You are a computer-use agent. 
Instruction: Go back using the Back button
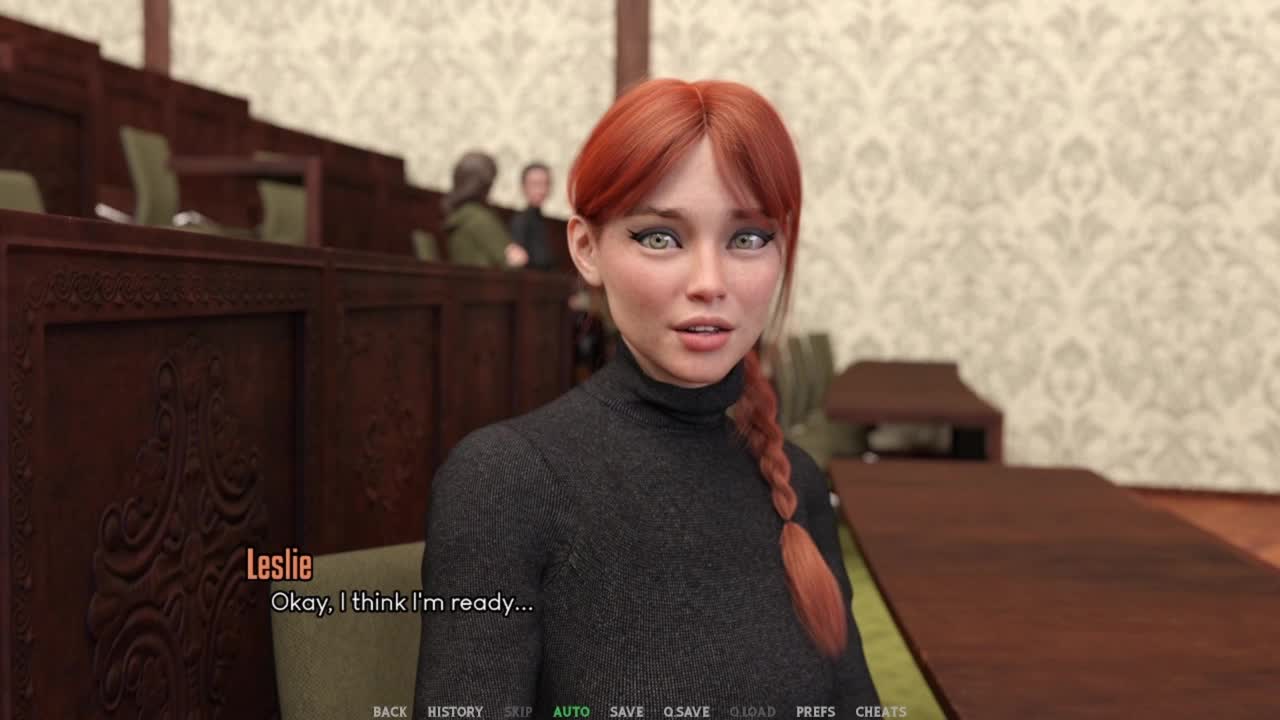(389, 712)
